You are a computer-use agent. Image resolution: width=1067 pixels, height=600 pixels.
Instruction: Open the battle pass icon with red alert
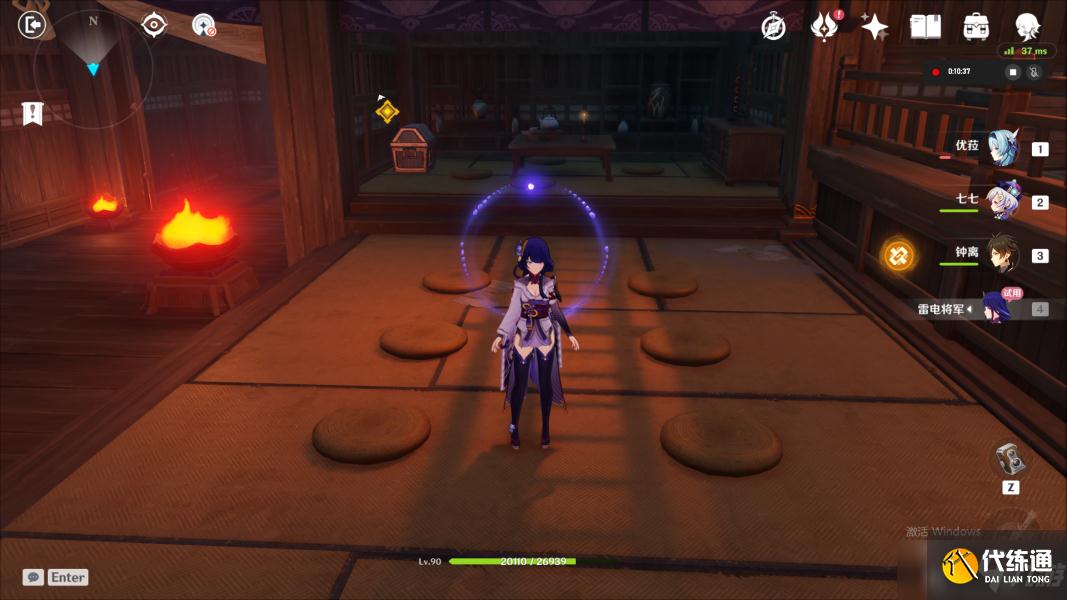click(x=824, y=27)
